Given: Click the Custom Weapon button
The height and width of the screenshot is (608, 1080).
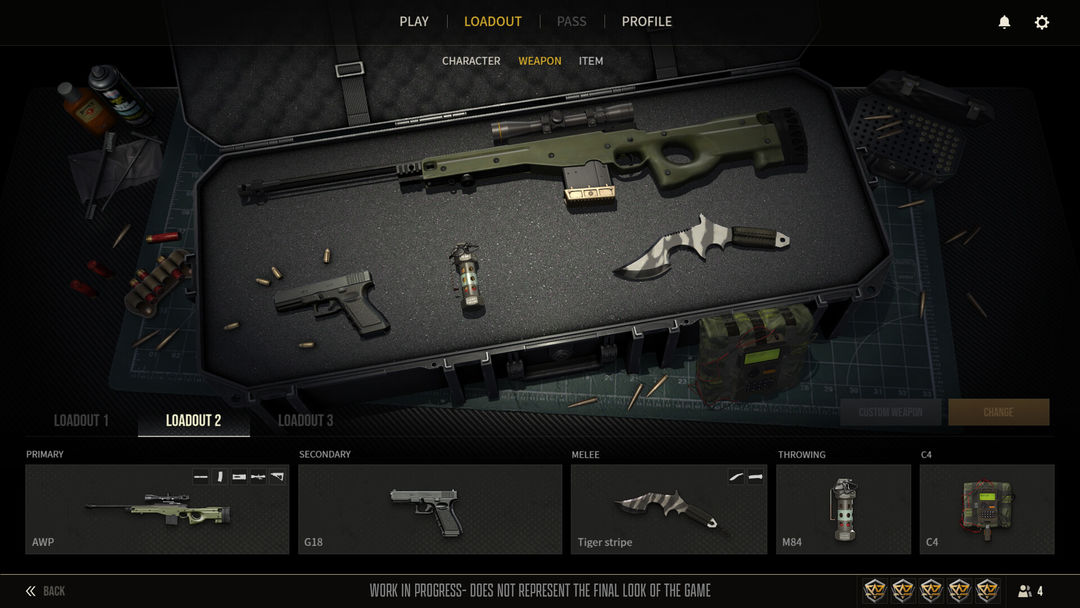Looking at the screenshot, I should coord(891,412).
